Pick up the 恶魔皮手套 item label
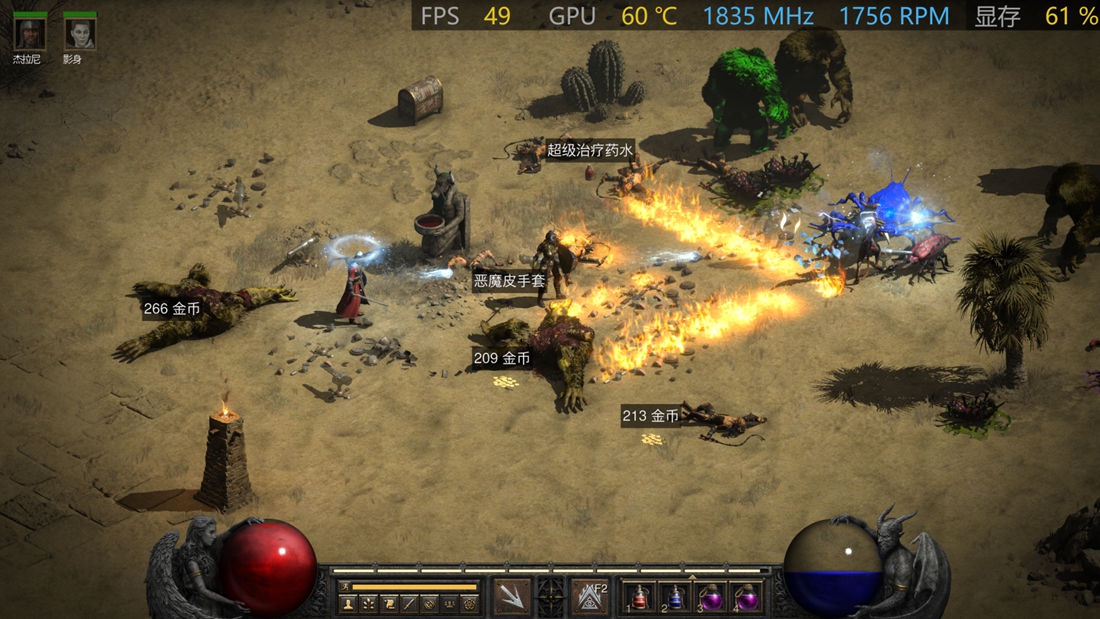 (510, 281)
